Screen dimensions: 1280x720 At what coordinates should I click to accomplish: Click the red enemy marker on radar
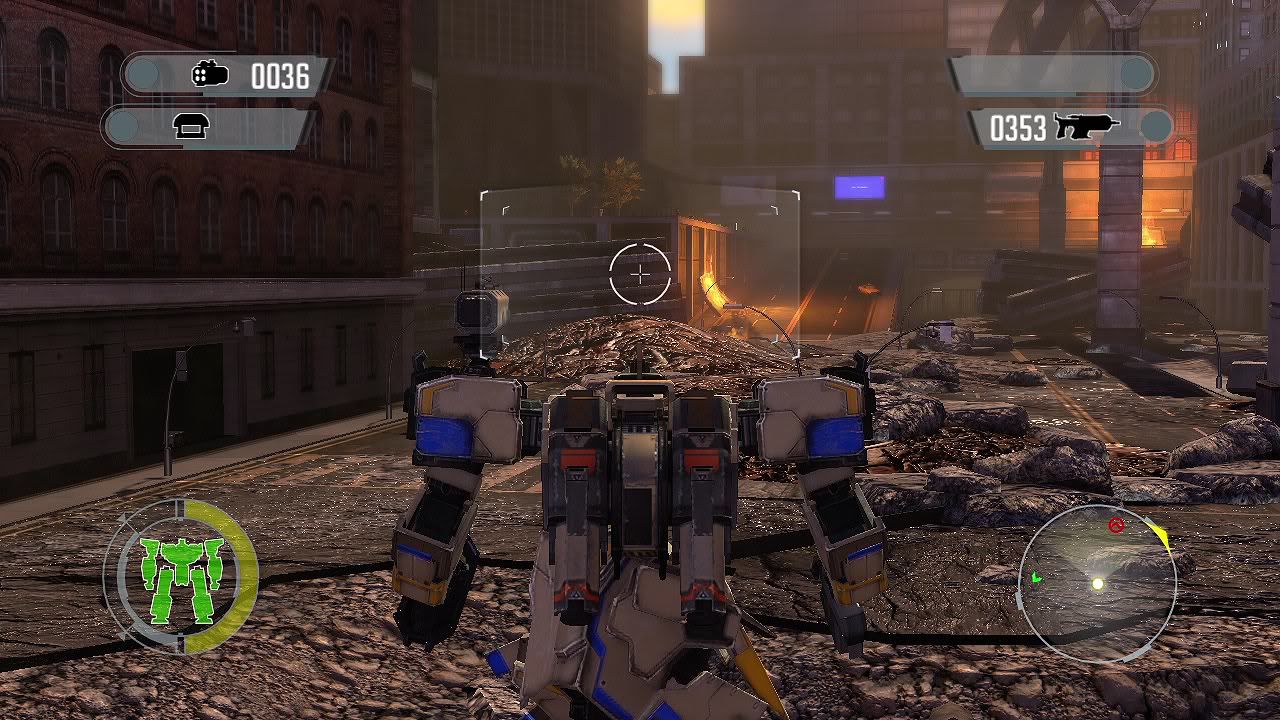pos(1117,525)
